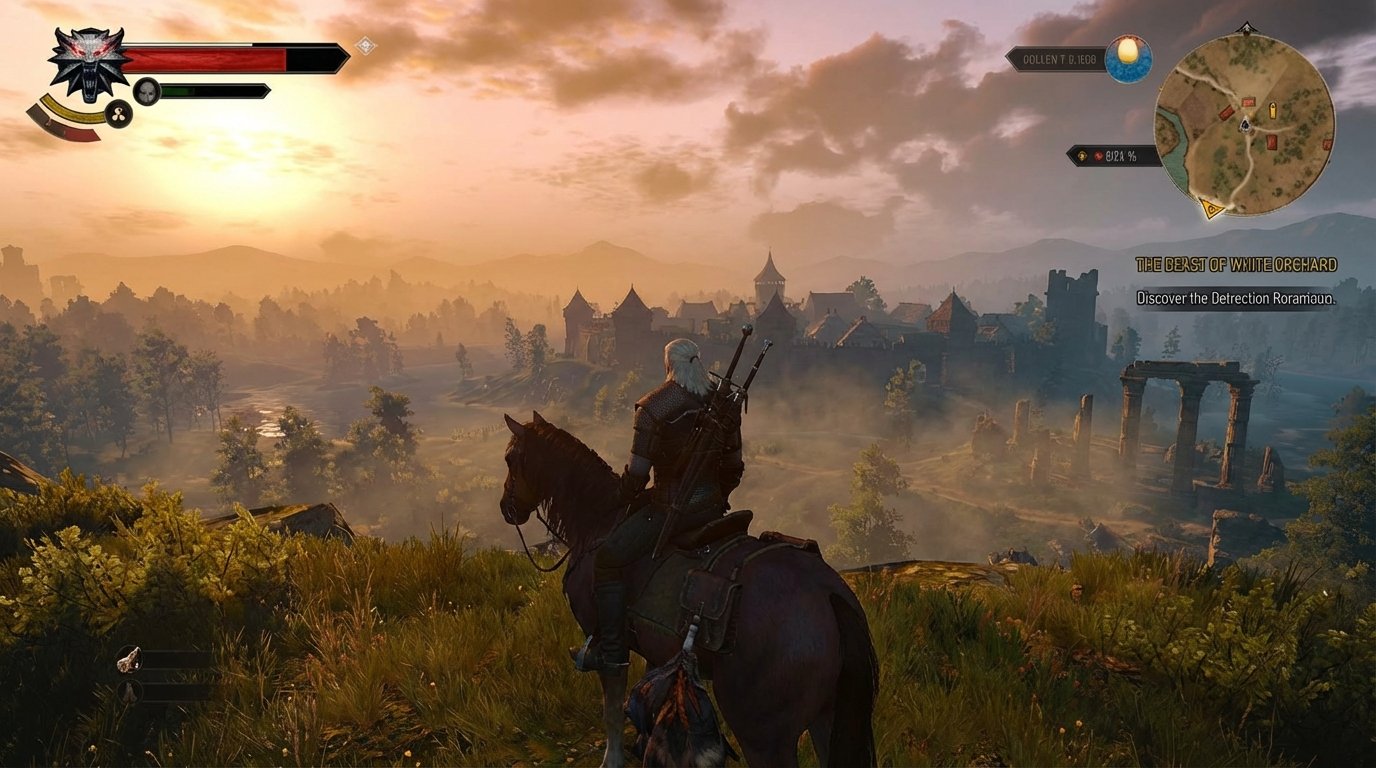1376x768 pixels.
Task: Select the Discover objective text under the quest title
Action: [x=1237, y=297]
